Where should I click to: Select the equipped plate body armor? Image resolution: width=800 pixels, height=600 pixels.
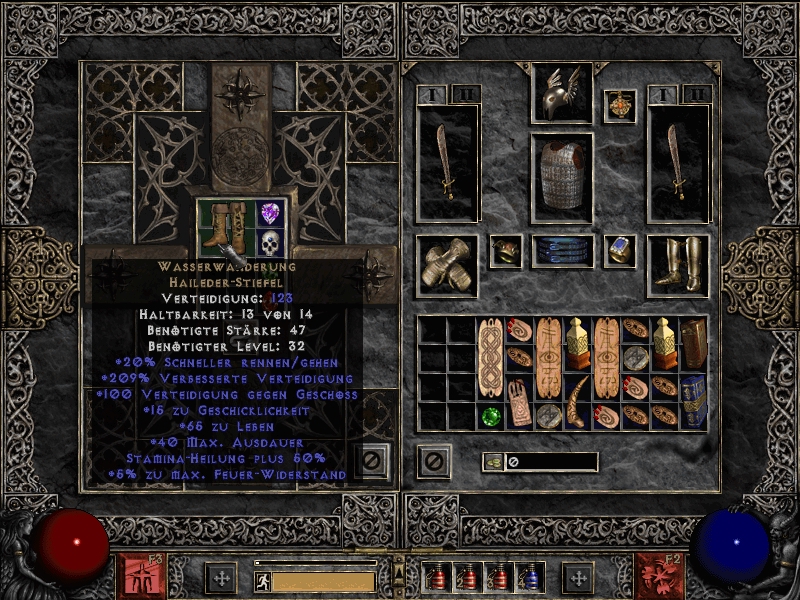[561, 172]
